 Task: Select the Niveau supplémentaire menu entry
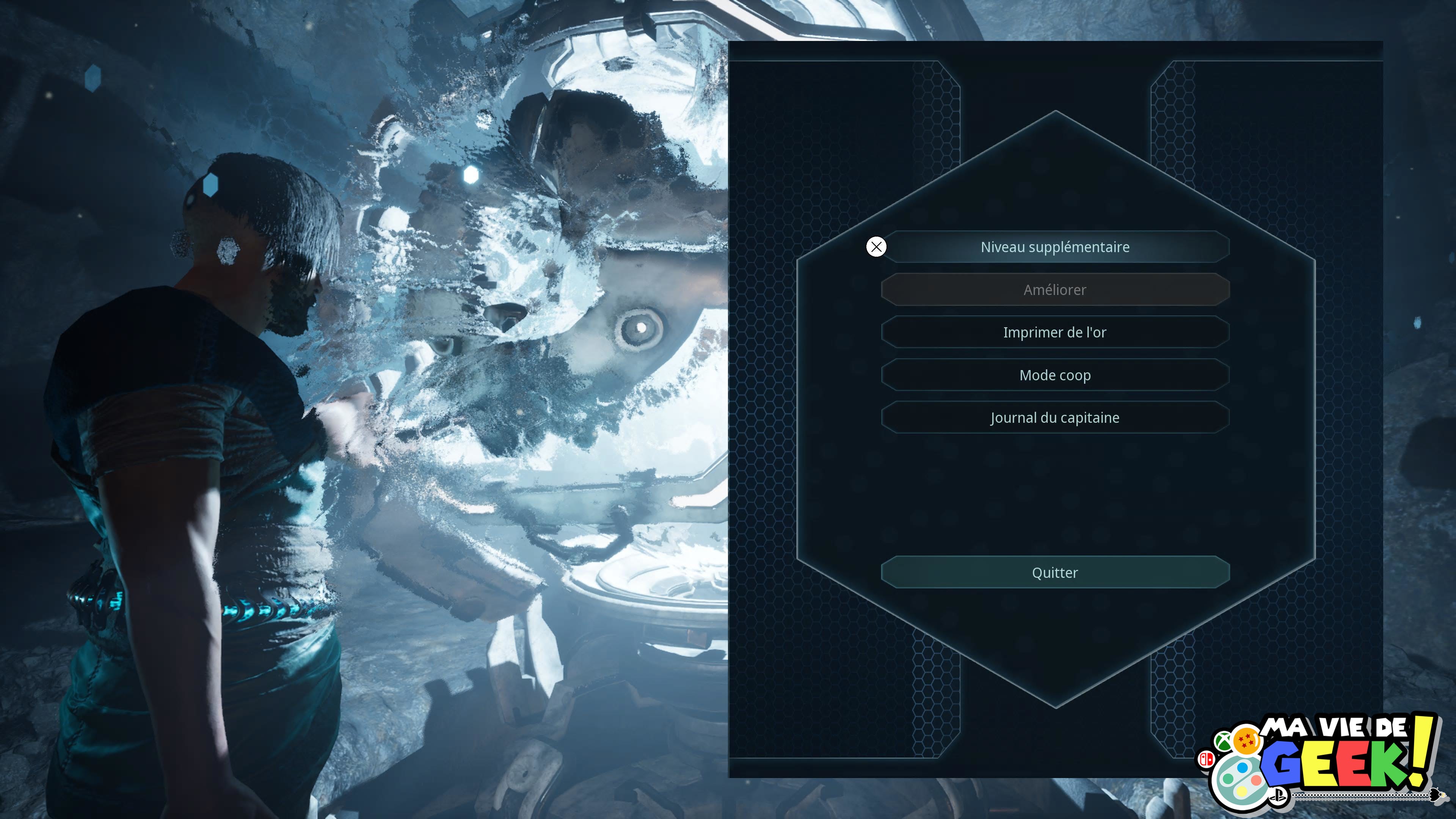[1055, 247]
